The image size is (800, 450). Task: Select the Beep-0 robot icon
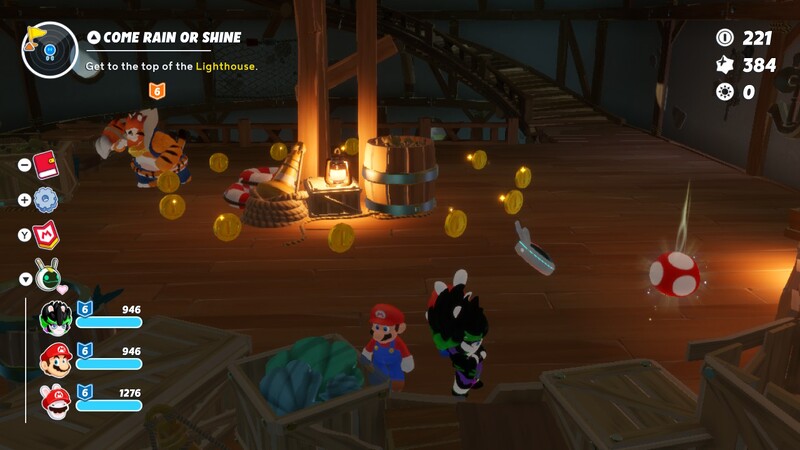pyautogui.click(x=47, y=276)
